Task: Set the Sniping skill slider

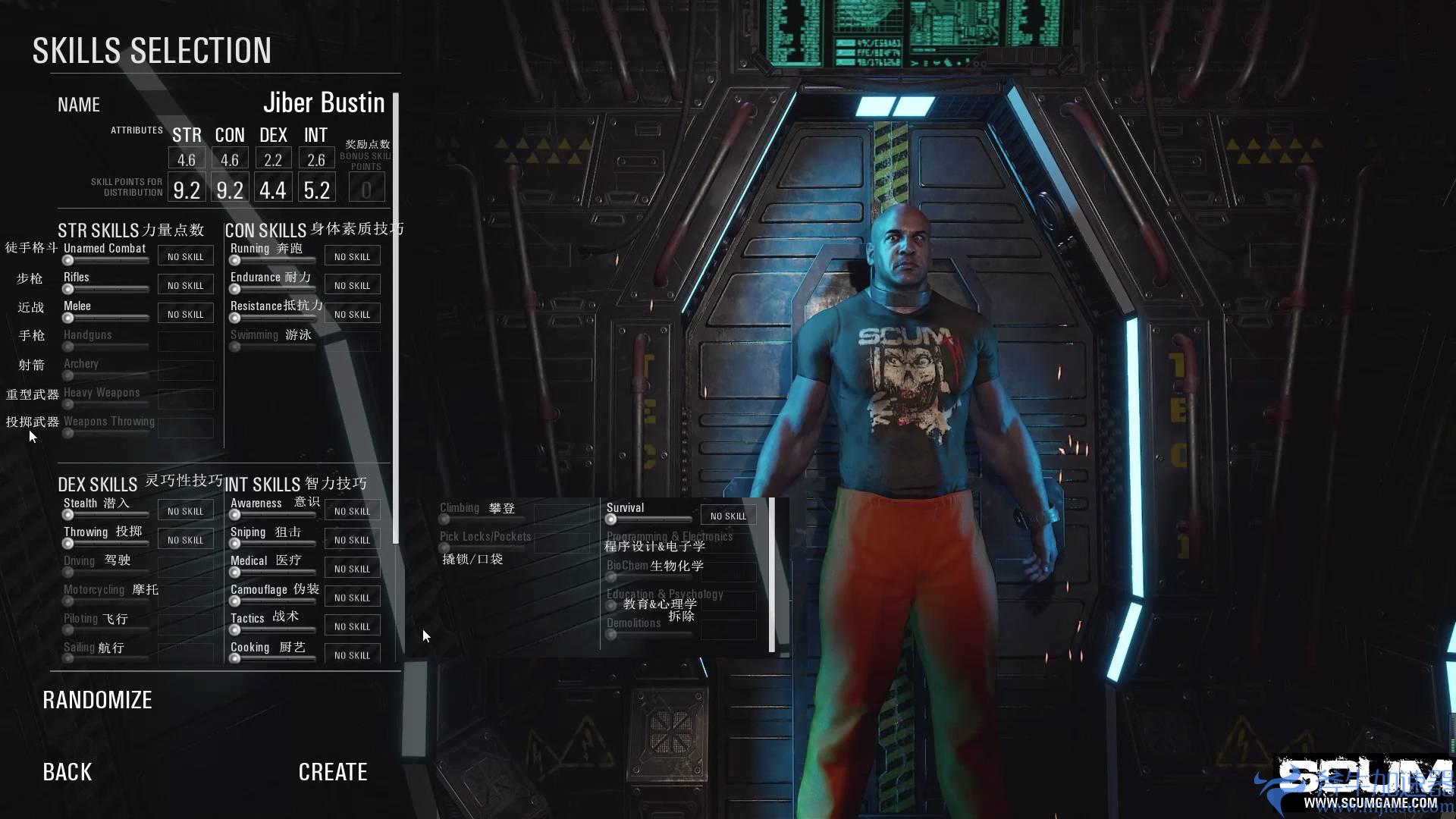Action: 235,544
